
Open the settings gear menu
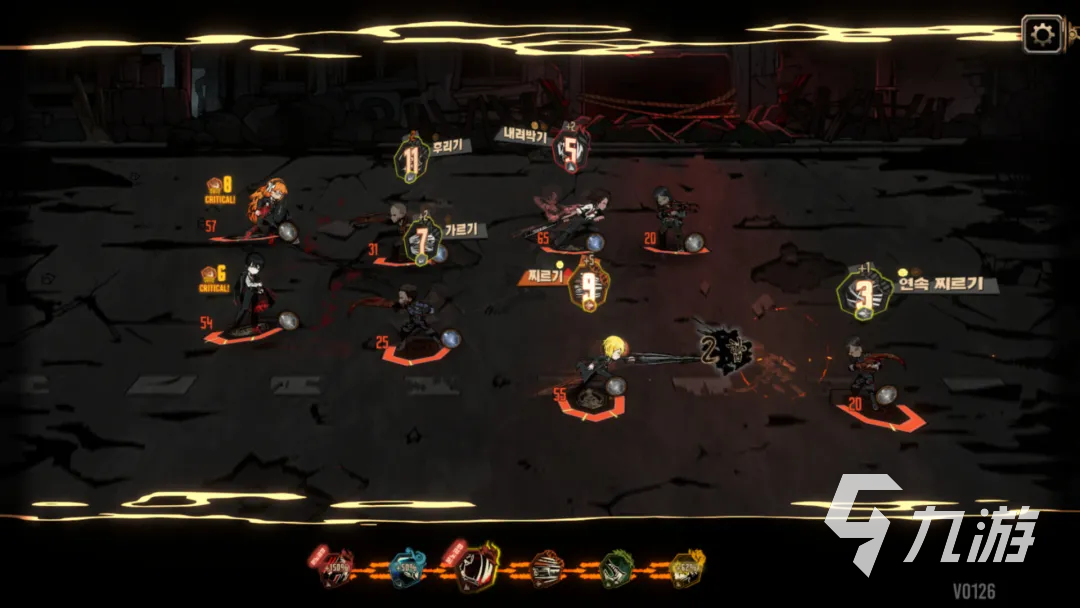coord(1042,36)
